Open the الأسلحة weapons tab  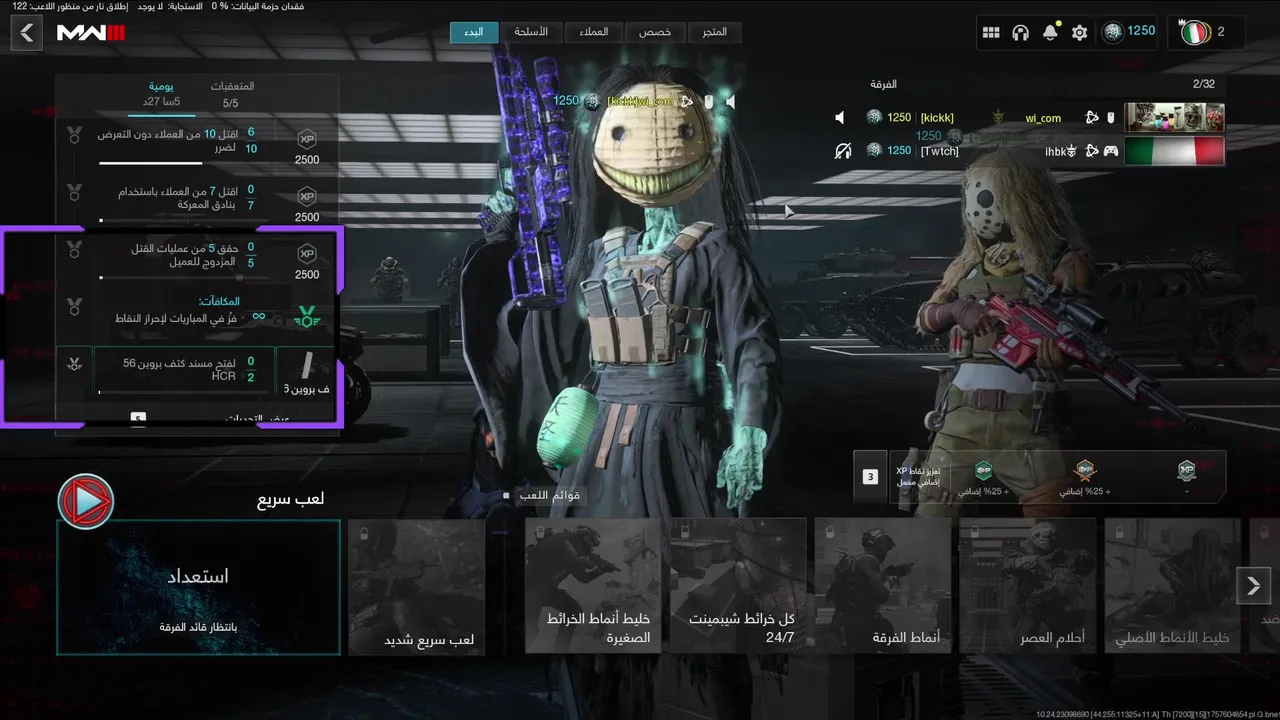[531, 32]
